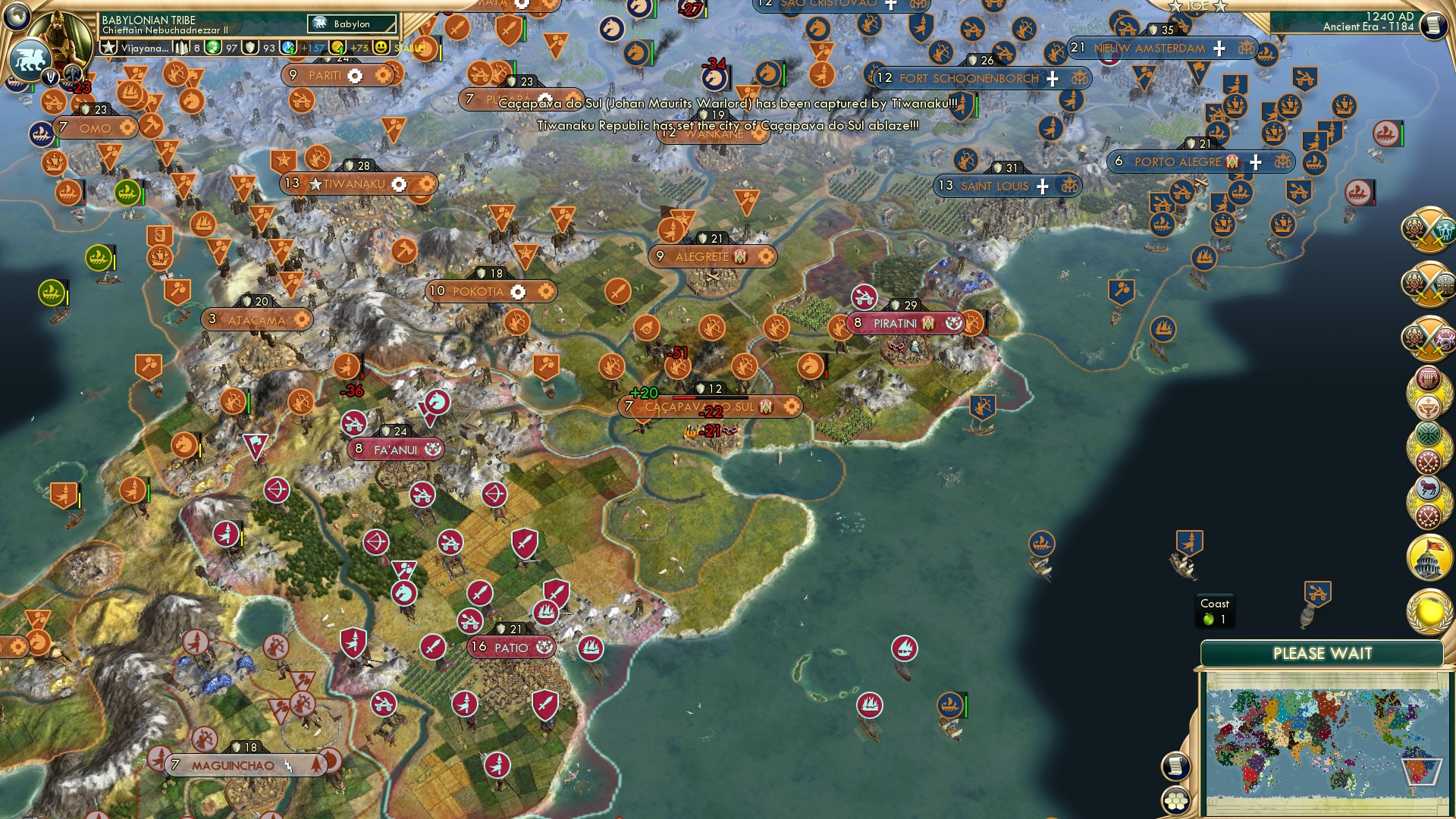
Task: Click the green science globe indicator
Action: point(212,48)
